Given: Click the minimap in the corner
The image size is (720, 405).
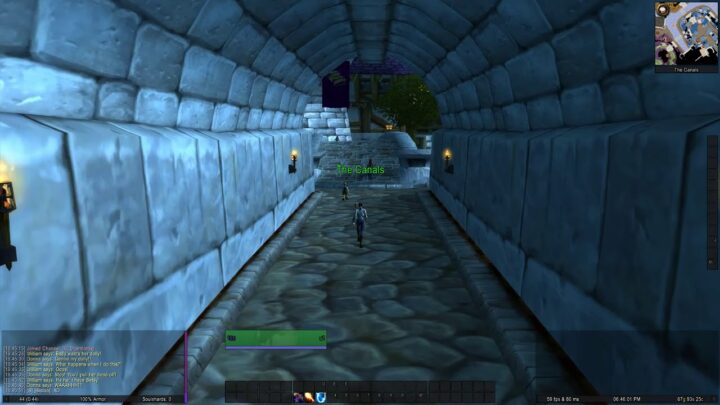Looking at the screenshot, I should pos(686,32).
